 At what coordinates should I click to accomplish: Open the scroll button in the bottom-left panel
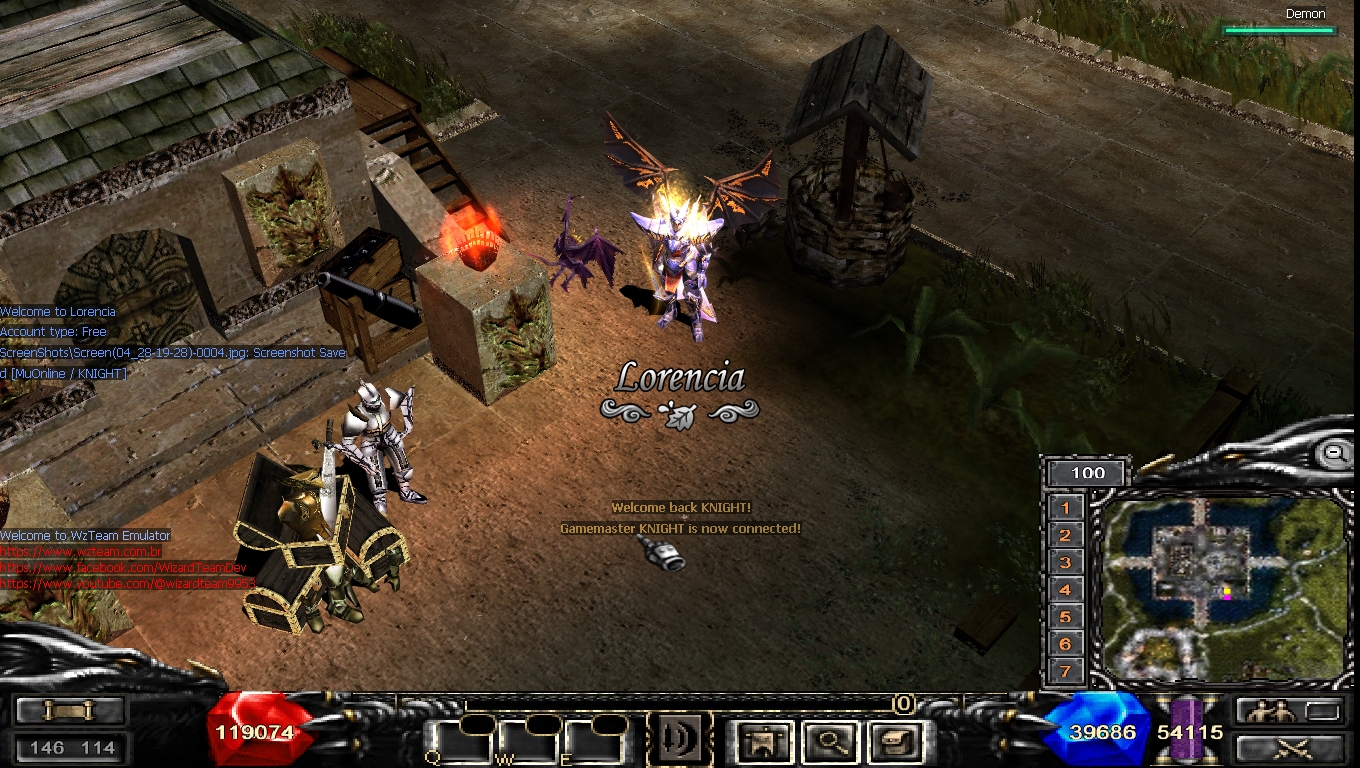click(70, 710)
